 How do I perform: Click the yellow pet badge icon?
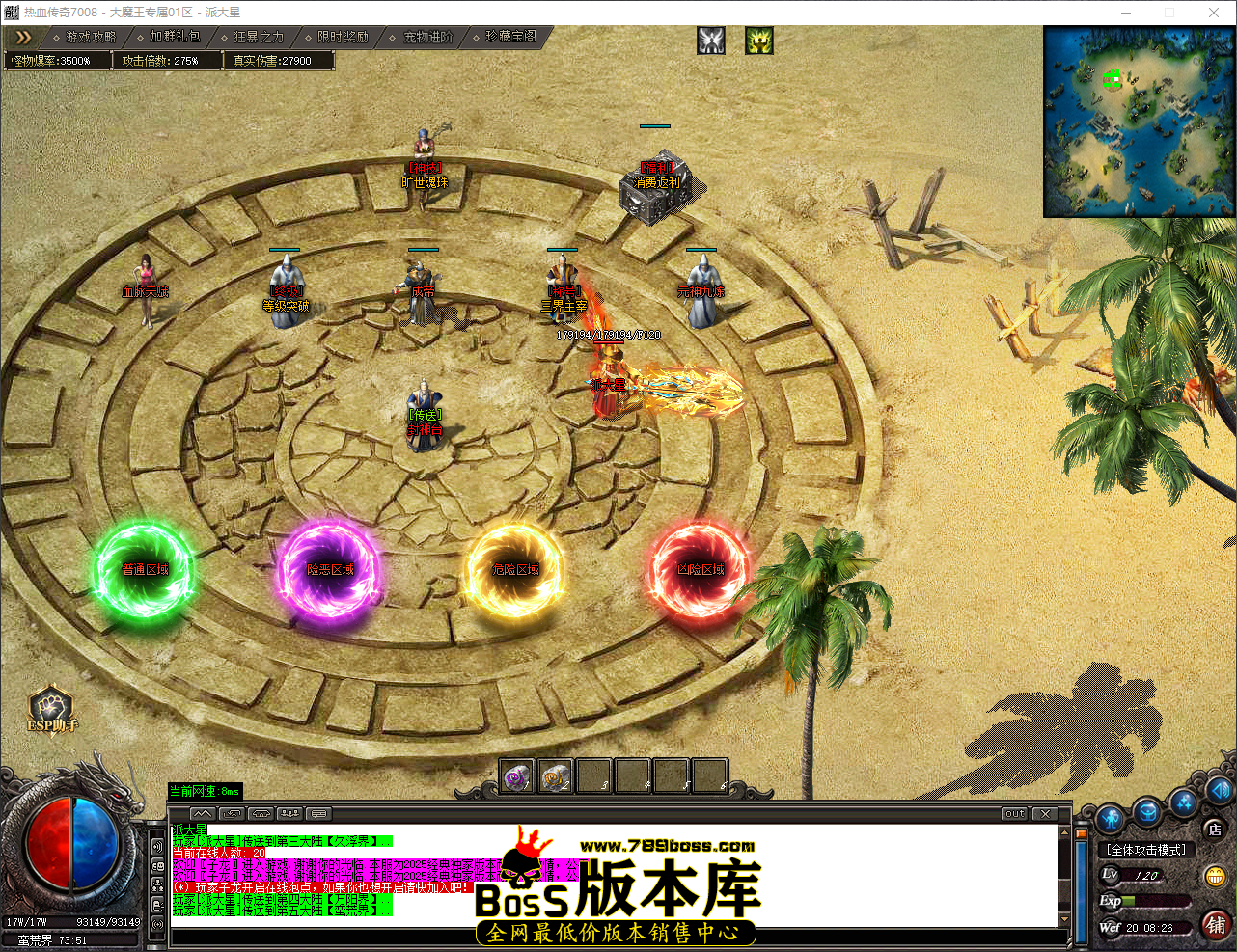coord(758,41)
